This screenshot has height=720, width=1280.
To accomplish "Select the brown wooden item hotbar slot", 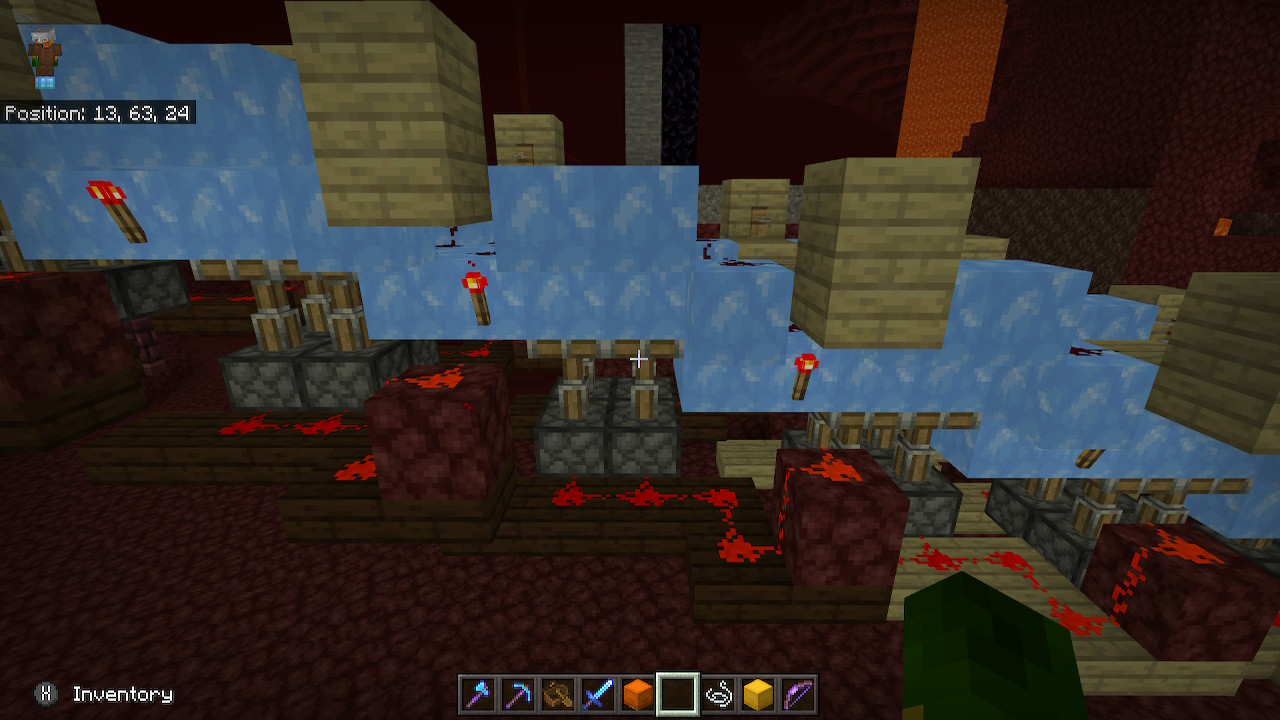I will (x=558, y=694).
